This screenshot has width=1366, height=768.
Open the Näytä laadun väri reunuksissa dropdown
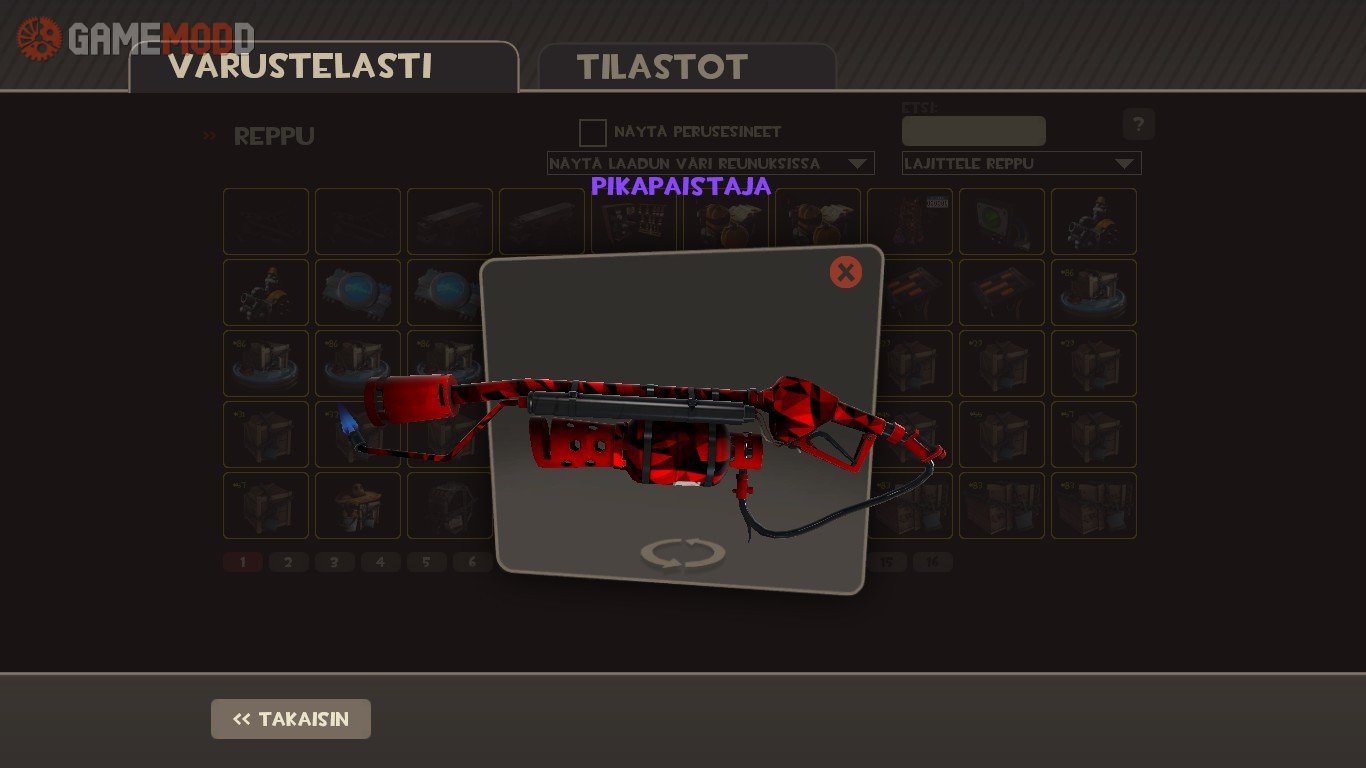[710, 163]
